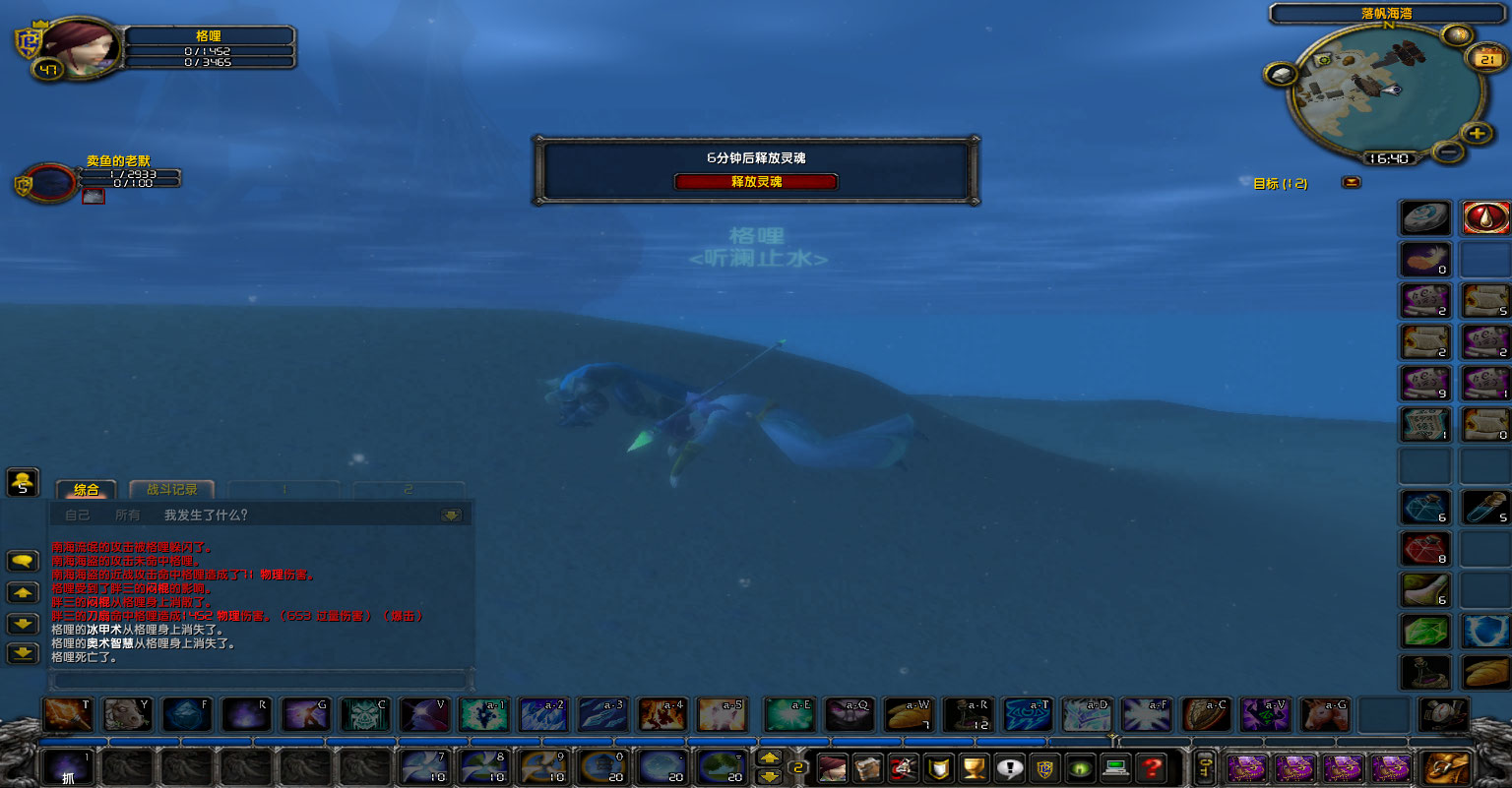Open the main menu computer icon
The width and height of the screenshot is (1512, 788).
[1113, 769]
